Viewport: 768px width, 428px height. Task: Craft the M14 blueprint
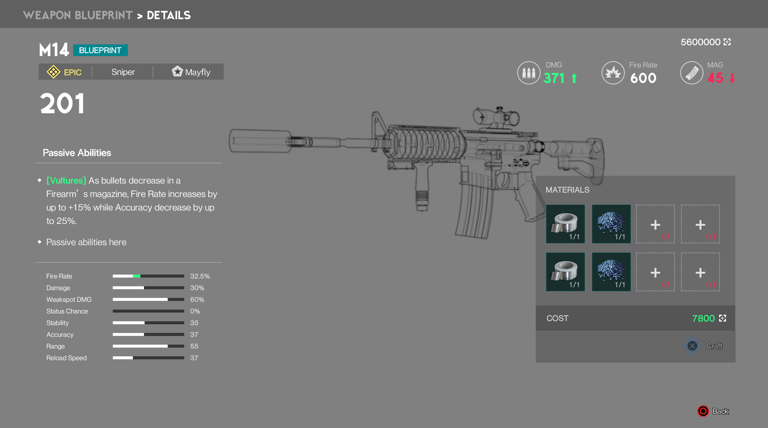705,346
